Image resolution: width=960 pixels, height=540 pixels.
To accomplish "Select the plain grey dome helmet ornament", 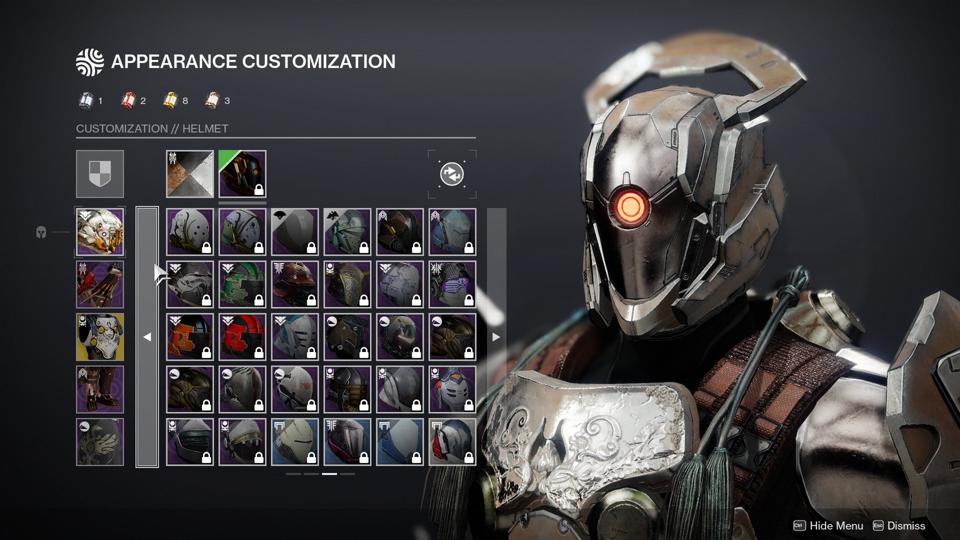I will click(295, 232).
